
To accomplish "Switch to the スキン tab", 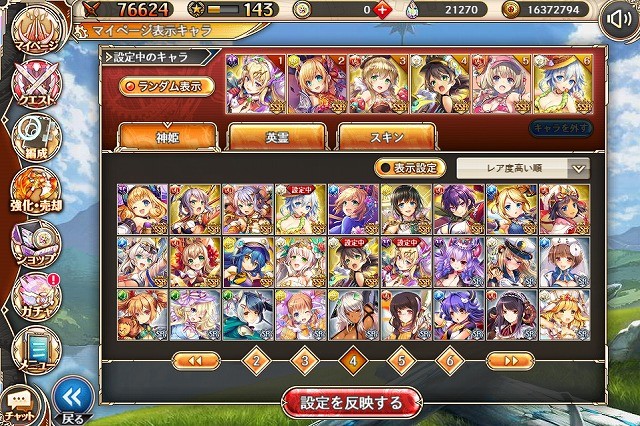I will tap(386, 137).
